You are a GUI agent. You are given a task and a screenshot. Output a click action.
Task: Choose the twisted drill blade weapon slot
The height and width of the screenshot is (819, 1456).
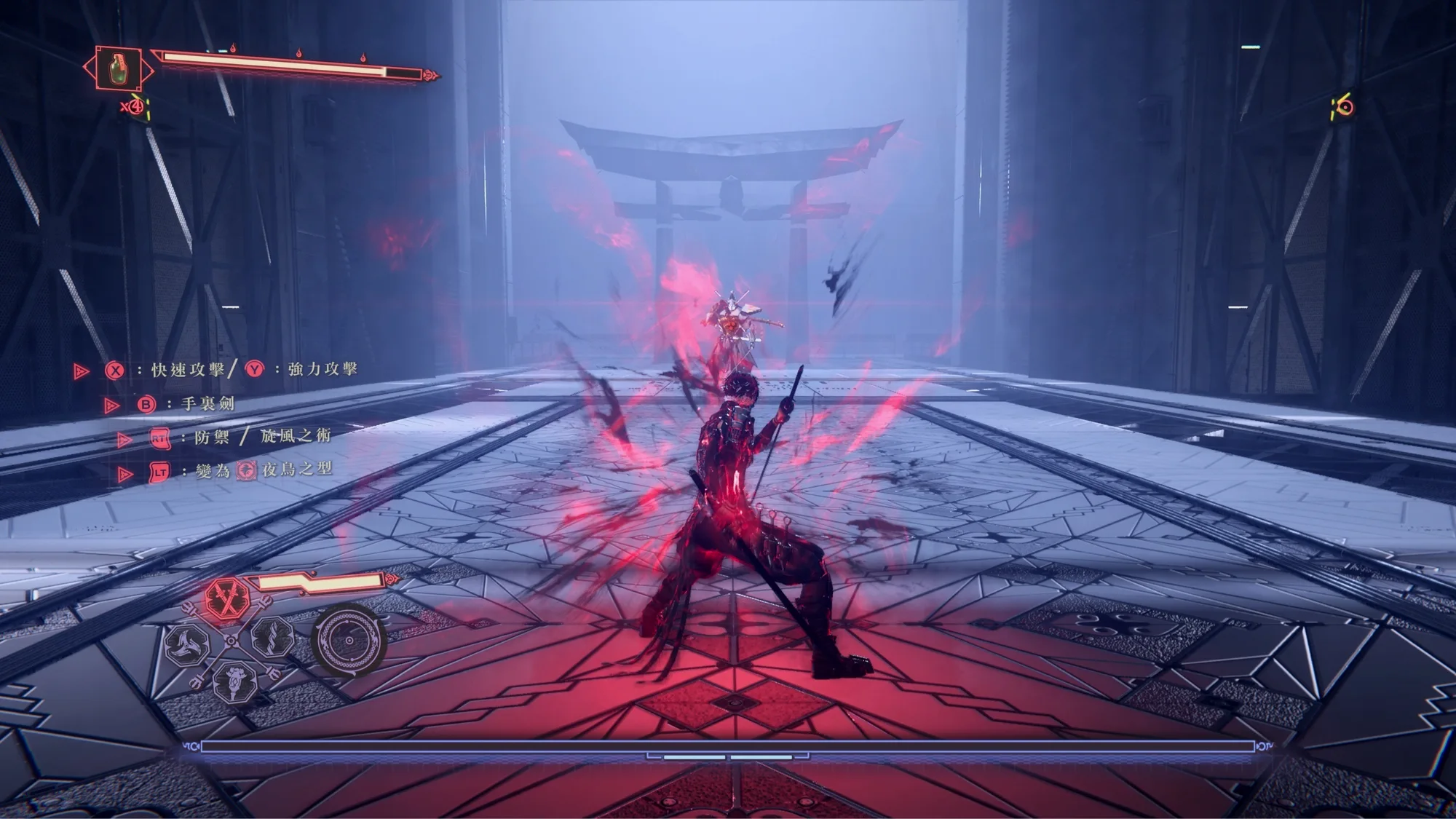[x=274, y=637]
